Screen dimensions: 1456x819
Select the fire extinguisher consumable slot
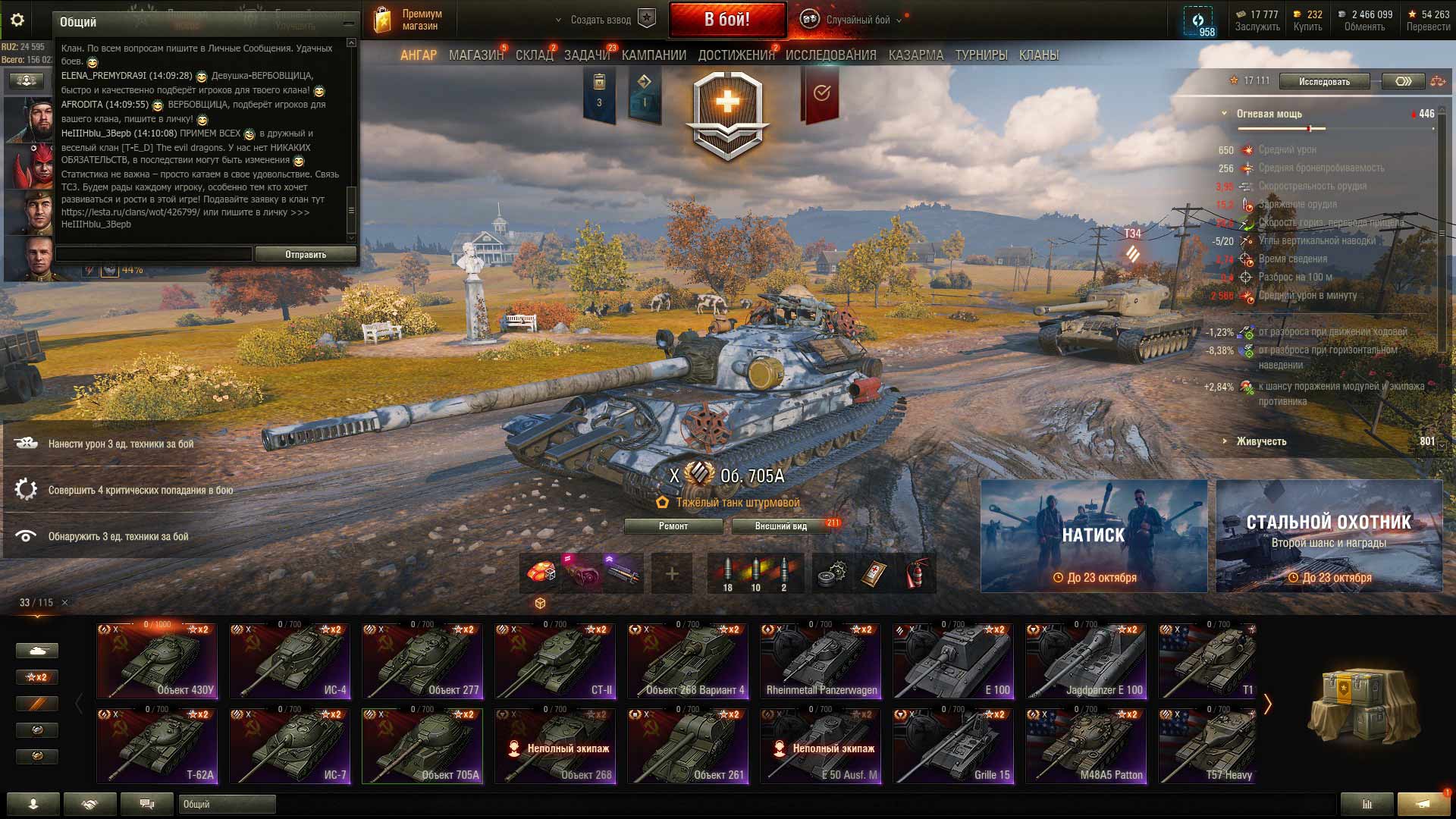tap(918, 573)
